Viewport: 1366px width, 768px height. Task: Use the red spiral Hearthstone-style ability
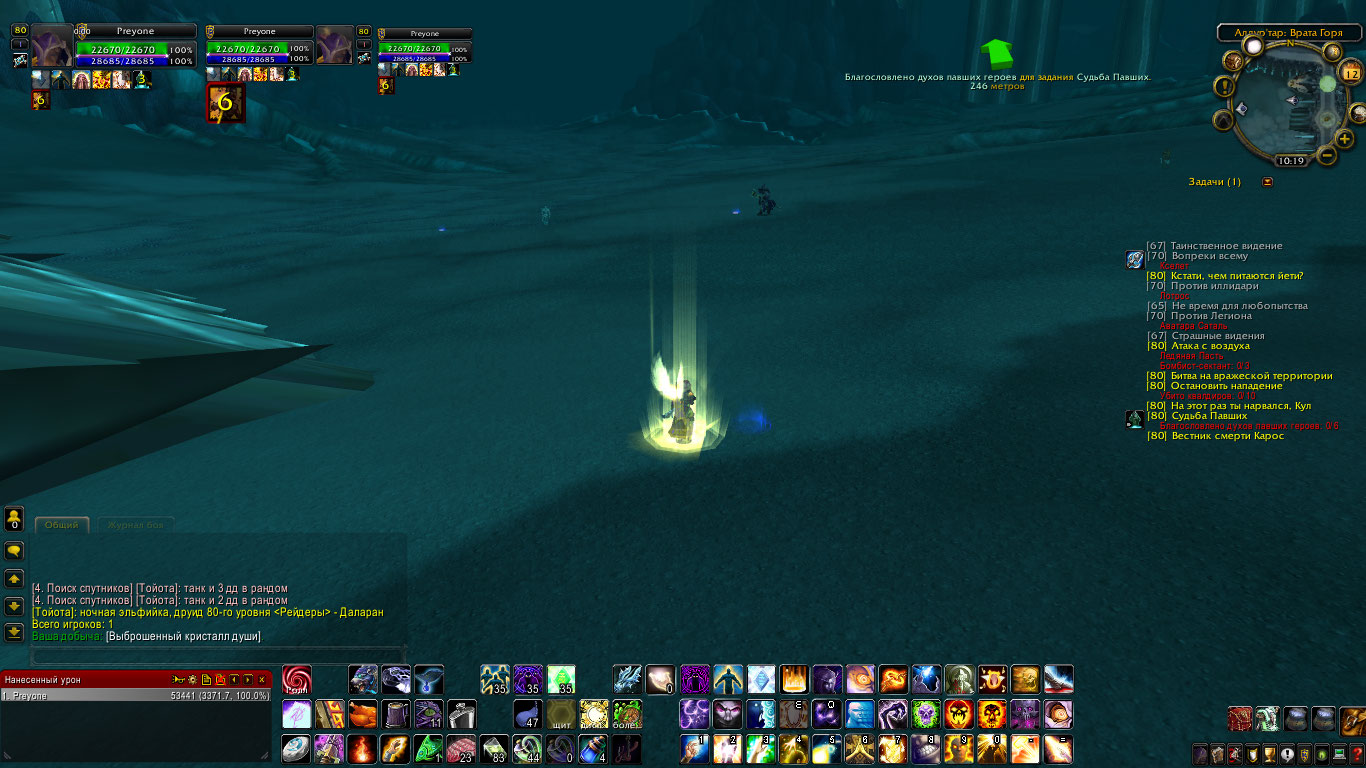point(297,680)
